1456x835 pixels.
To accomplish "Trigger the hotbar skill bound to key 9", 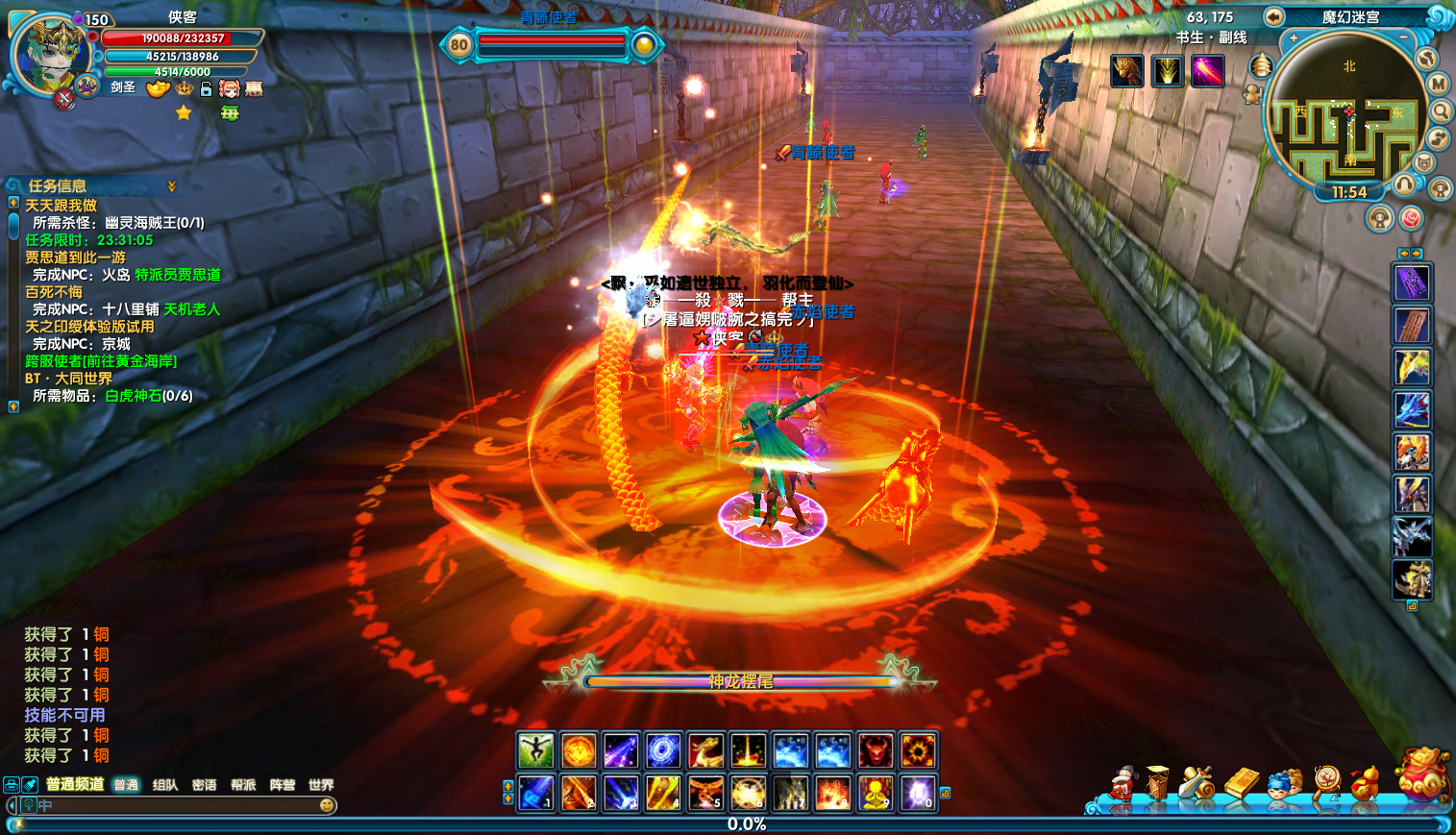I will [876, 794].
